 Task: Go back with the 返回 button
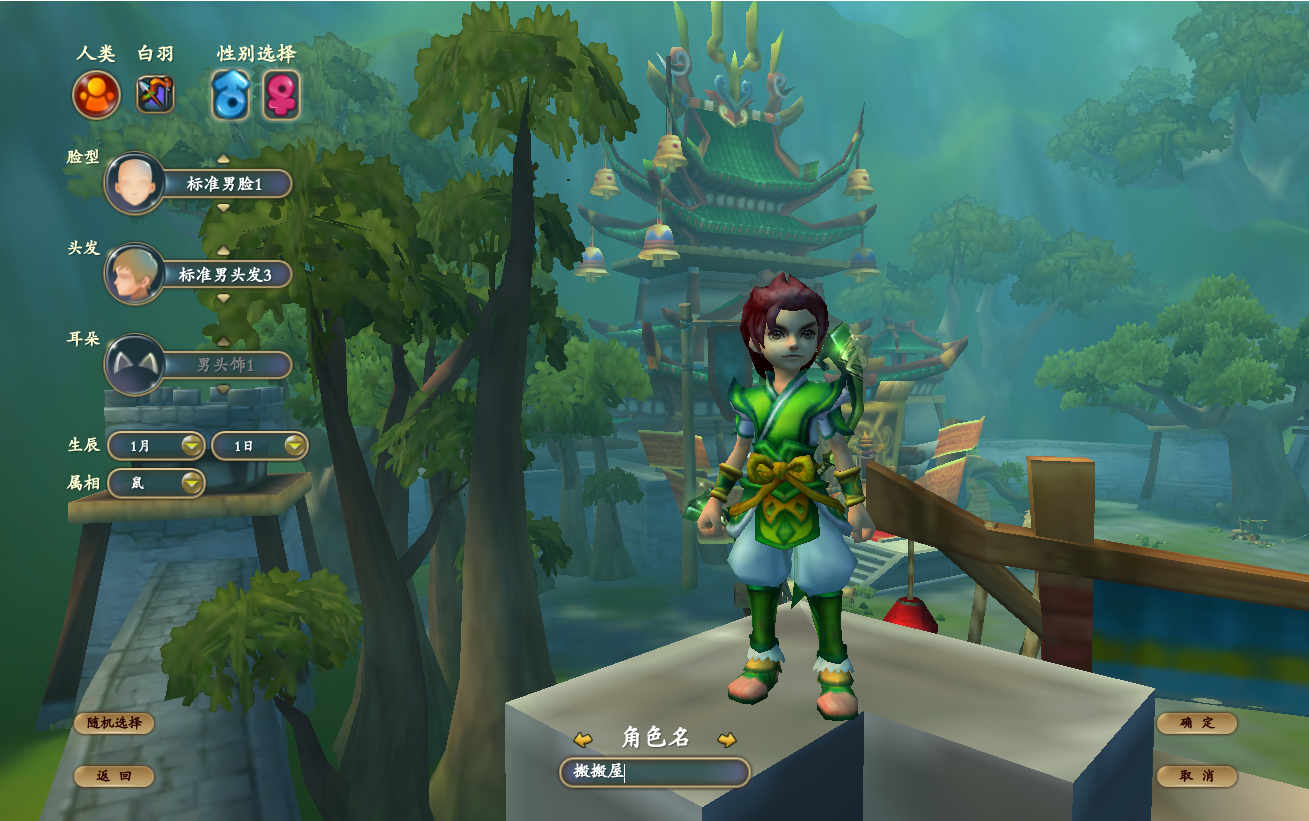[x=114, y=776]
